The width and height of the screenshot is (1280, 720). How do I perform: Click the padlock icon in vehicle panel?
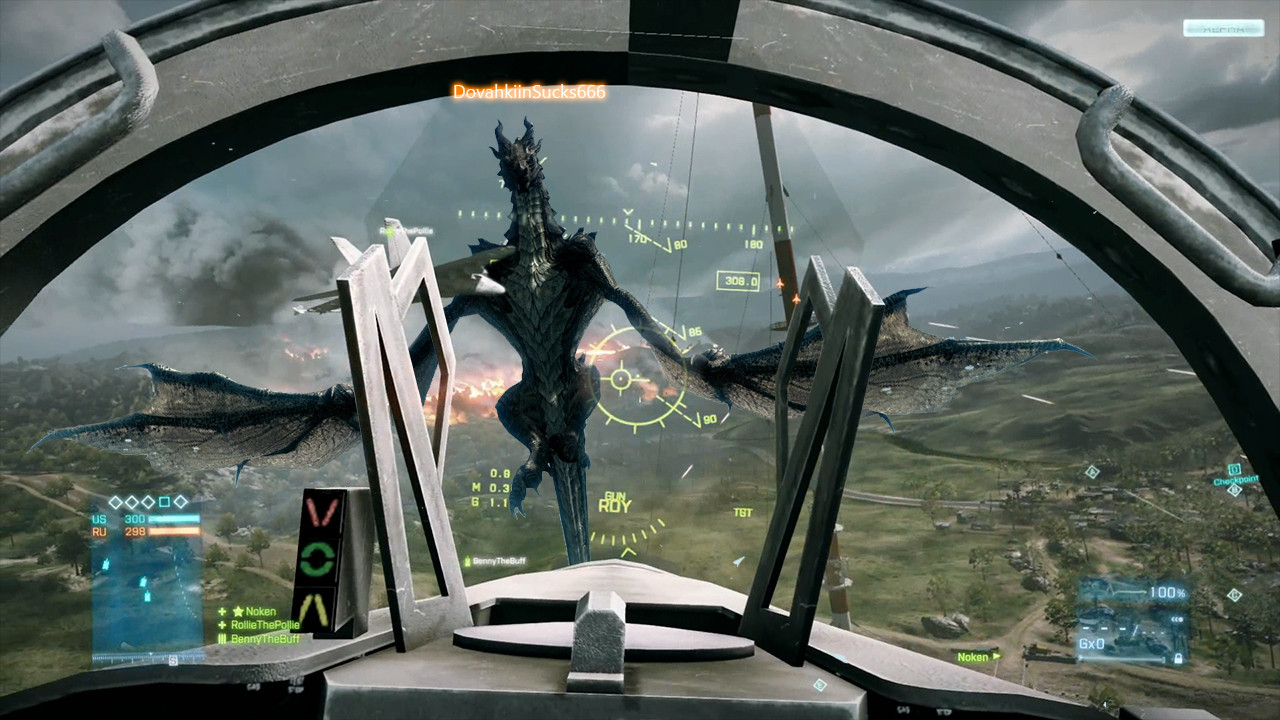1179,657
